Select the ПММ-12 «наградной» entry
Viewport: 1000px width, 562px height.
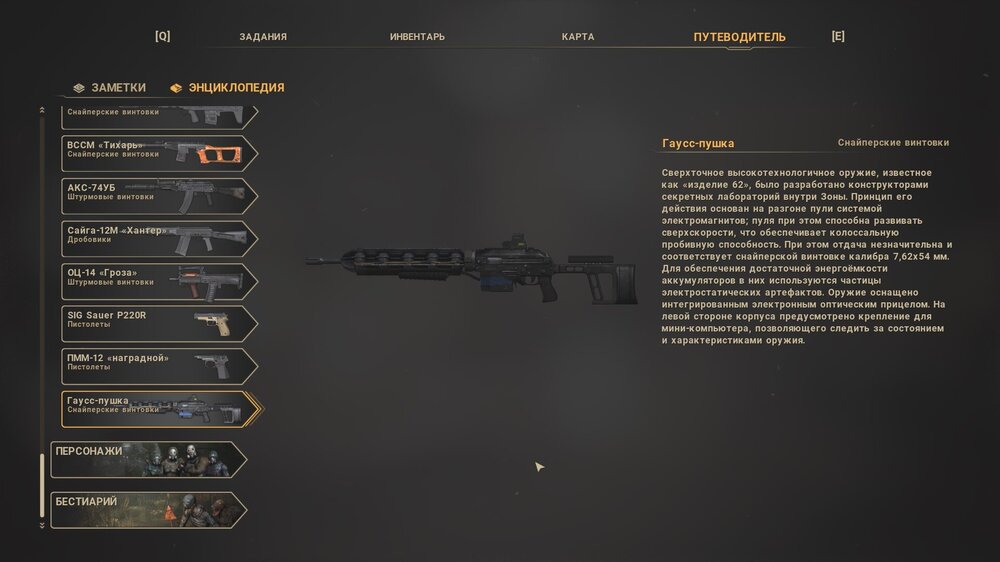pos(155,367)
